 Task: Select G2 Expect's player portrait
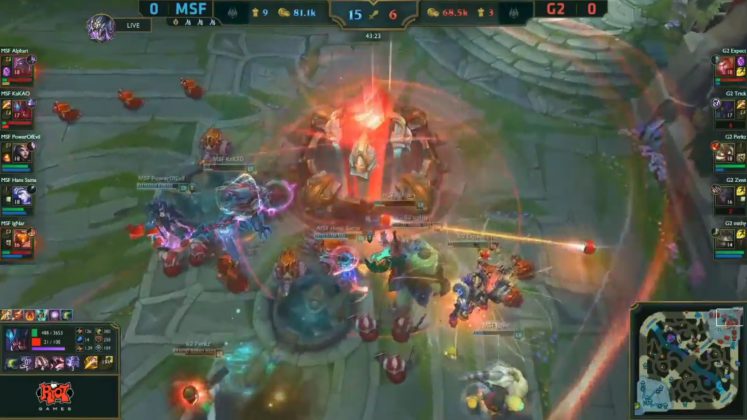coord(725,69)
